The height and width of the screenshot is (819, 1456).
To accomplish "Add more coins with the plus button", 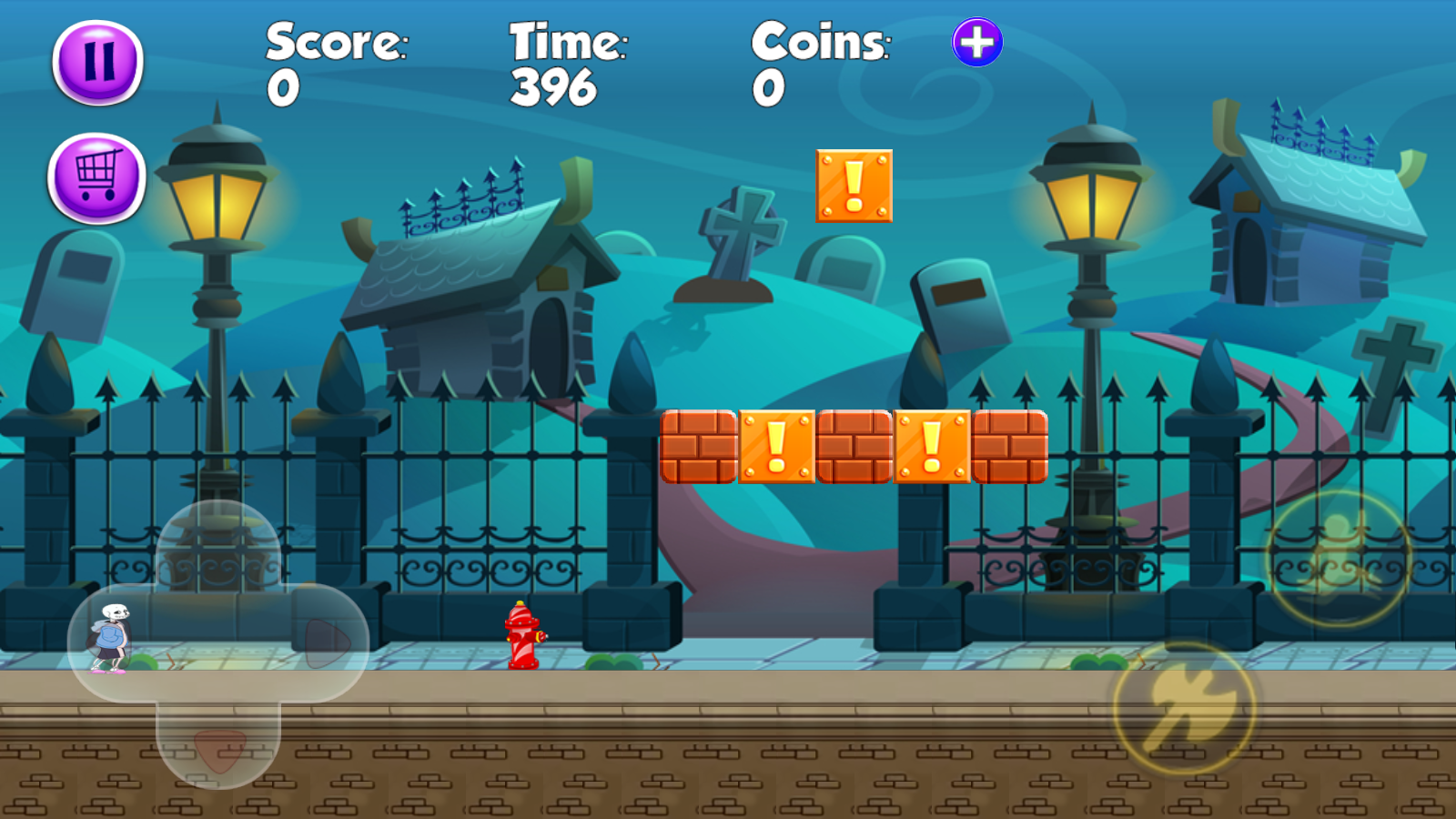I will tap(977, 42).
